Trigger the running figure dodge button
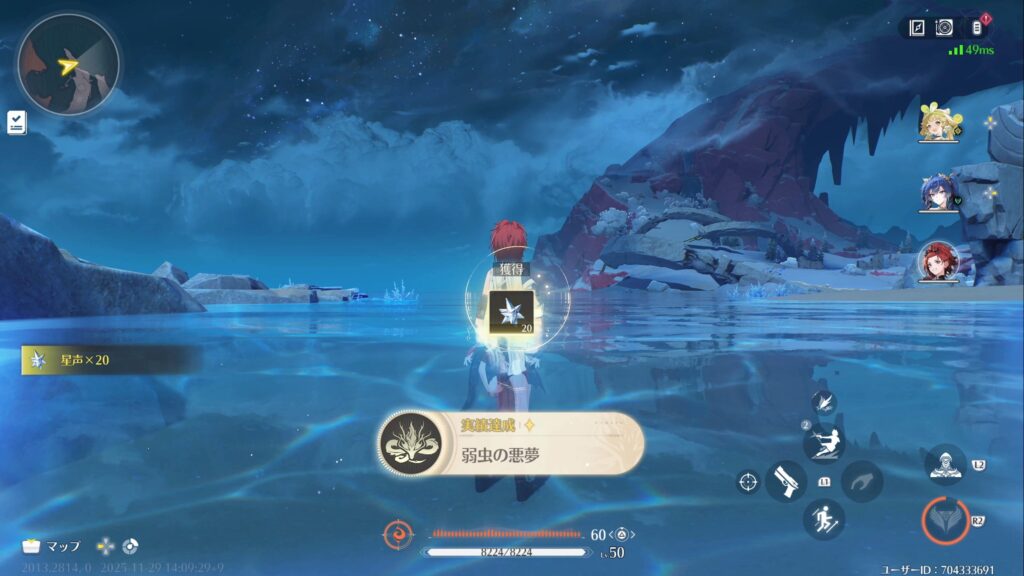 click(x=824, y=519)
